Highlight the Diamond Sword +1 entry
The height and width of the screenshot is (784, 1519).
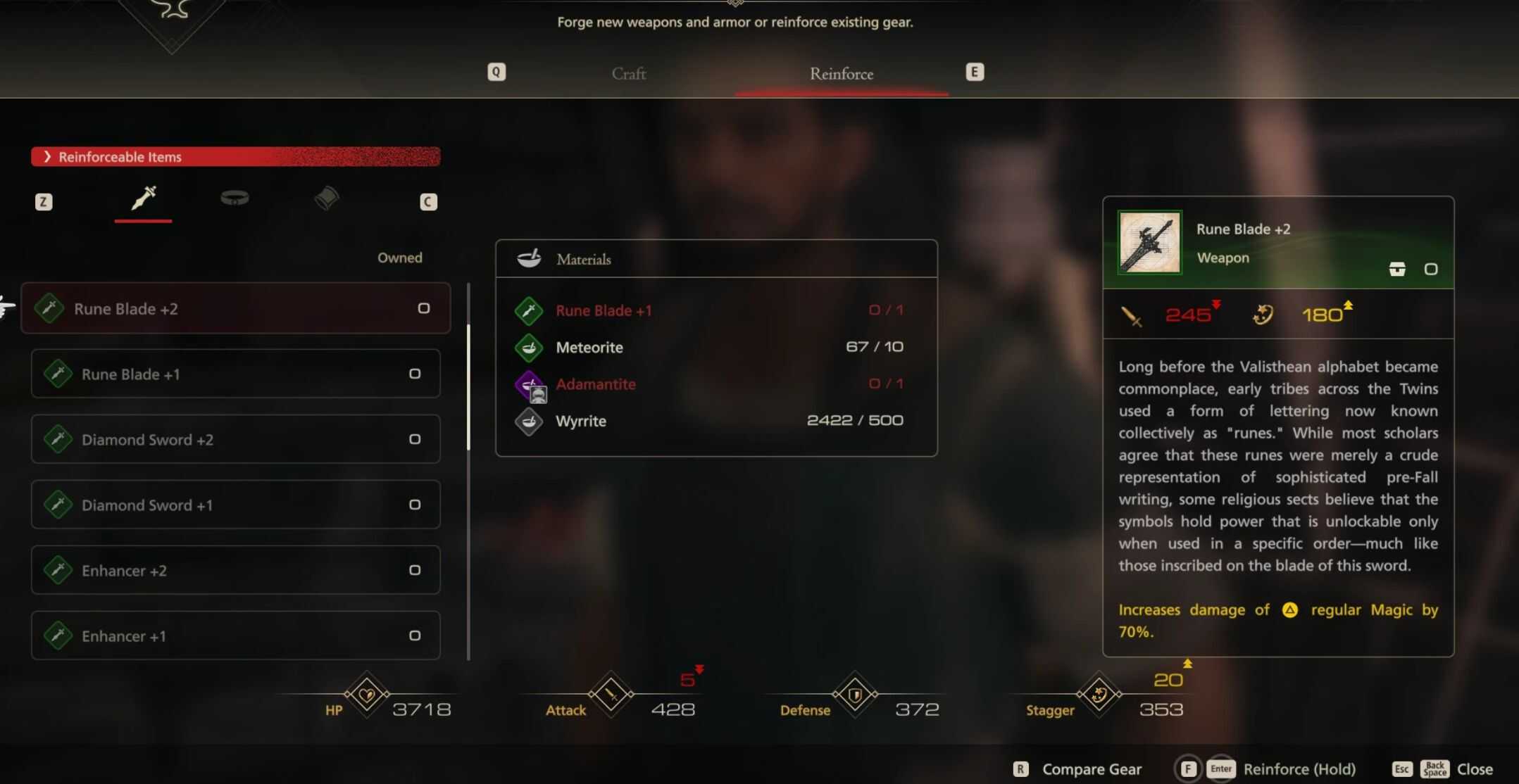click(235, 505)
